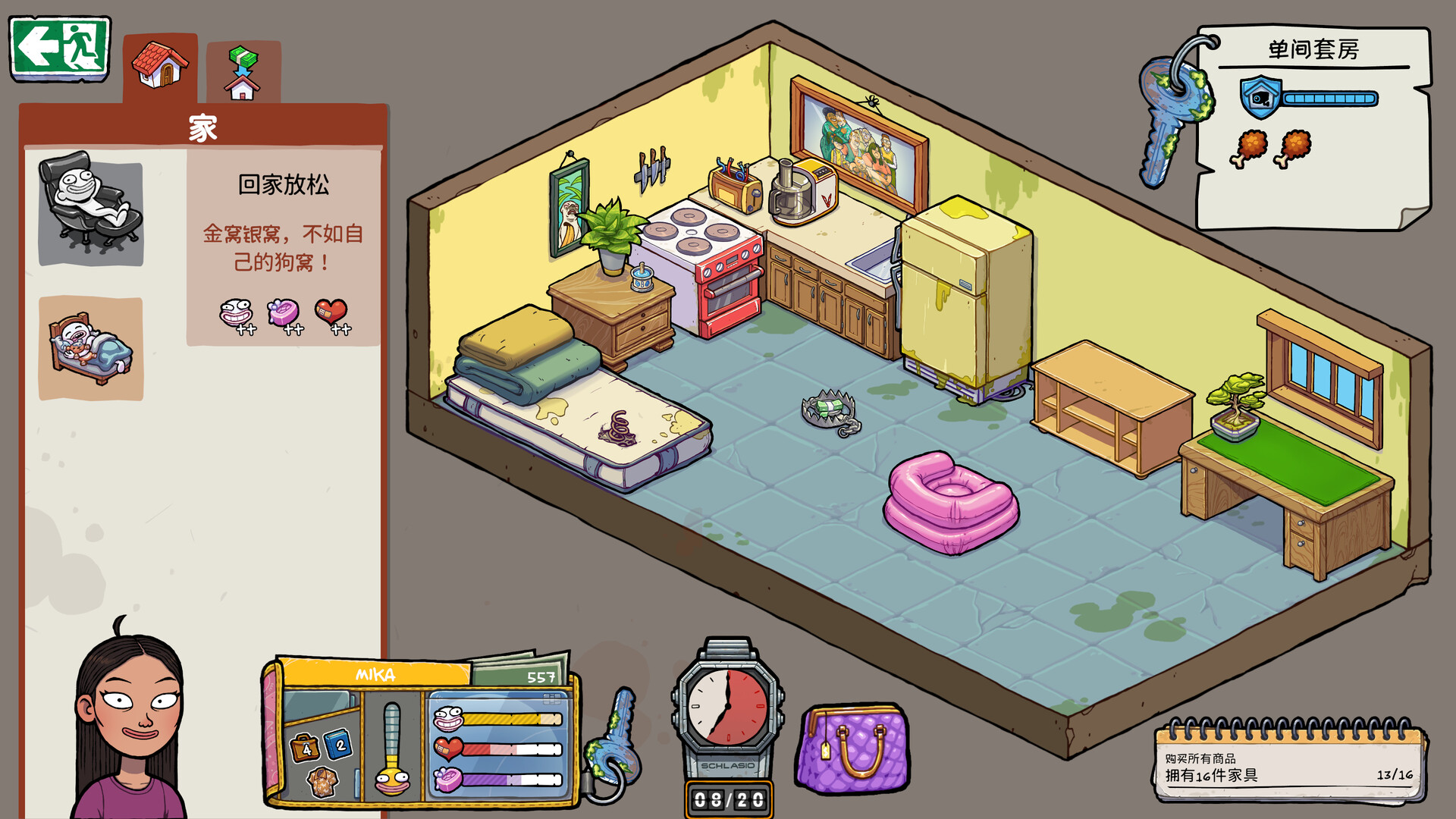Open the purple handbag inventory
The width and height of the screenshot is (1456, 819).
point(853,749)
